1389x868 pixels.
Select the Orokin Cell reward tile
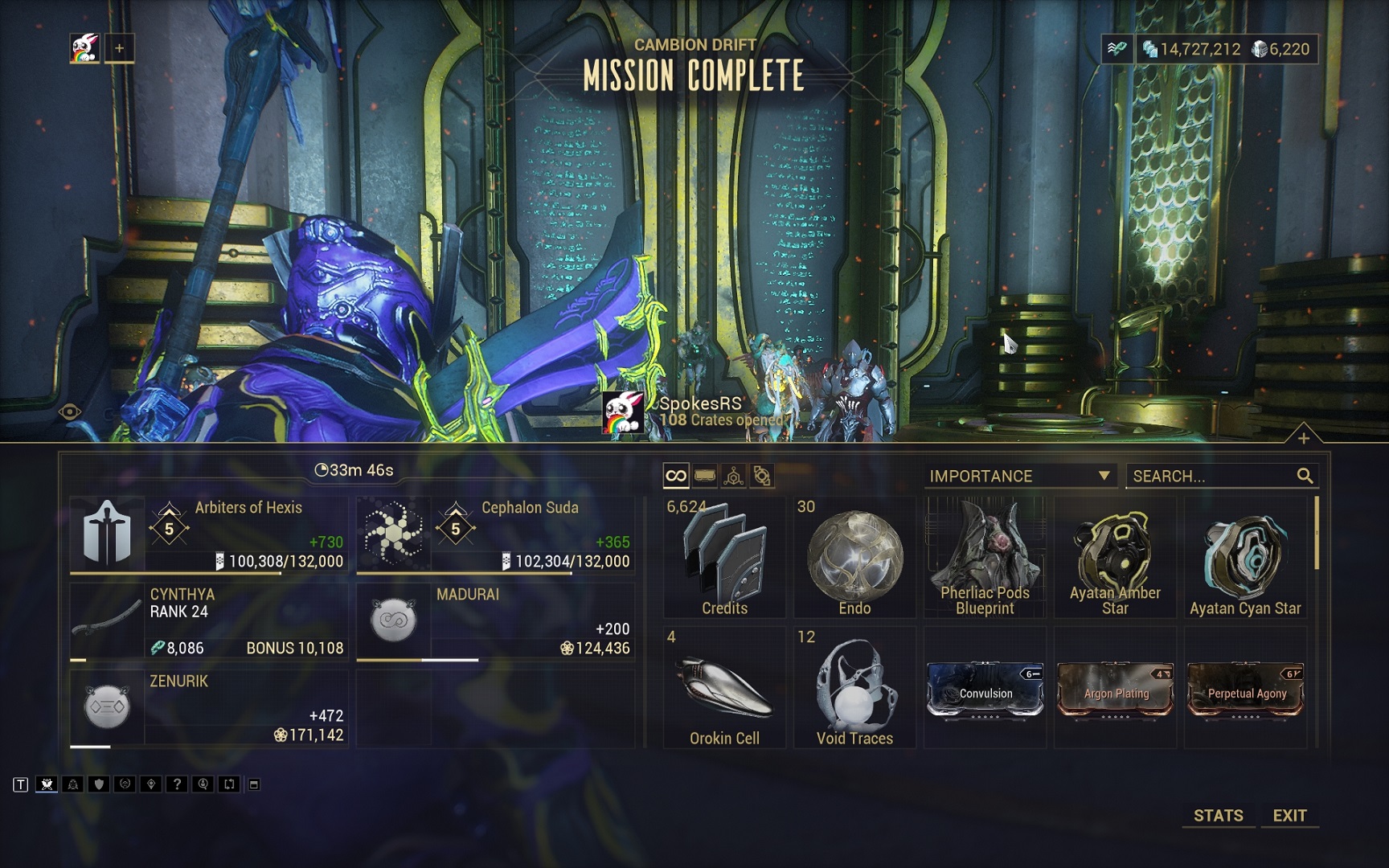coord(724,688)
